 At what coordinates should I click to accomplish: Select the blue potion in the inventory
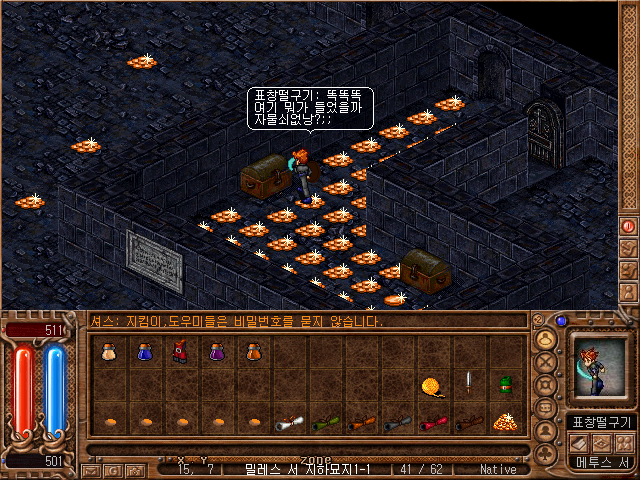pyautogui.click(x=144, y=352)
